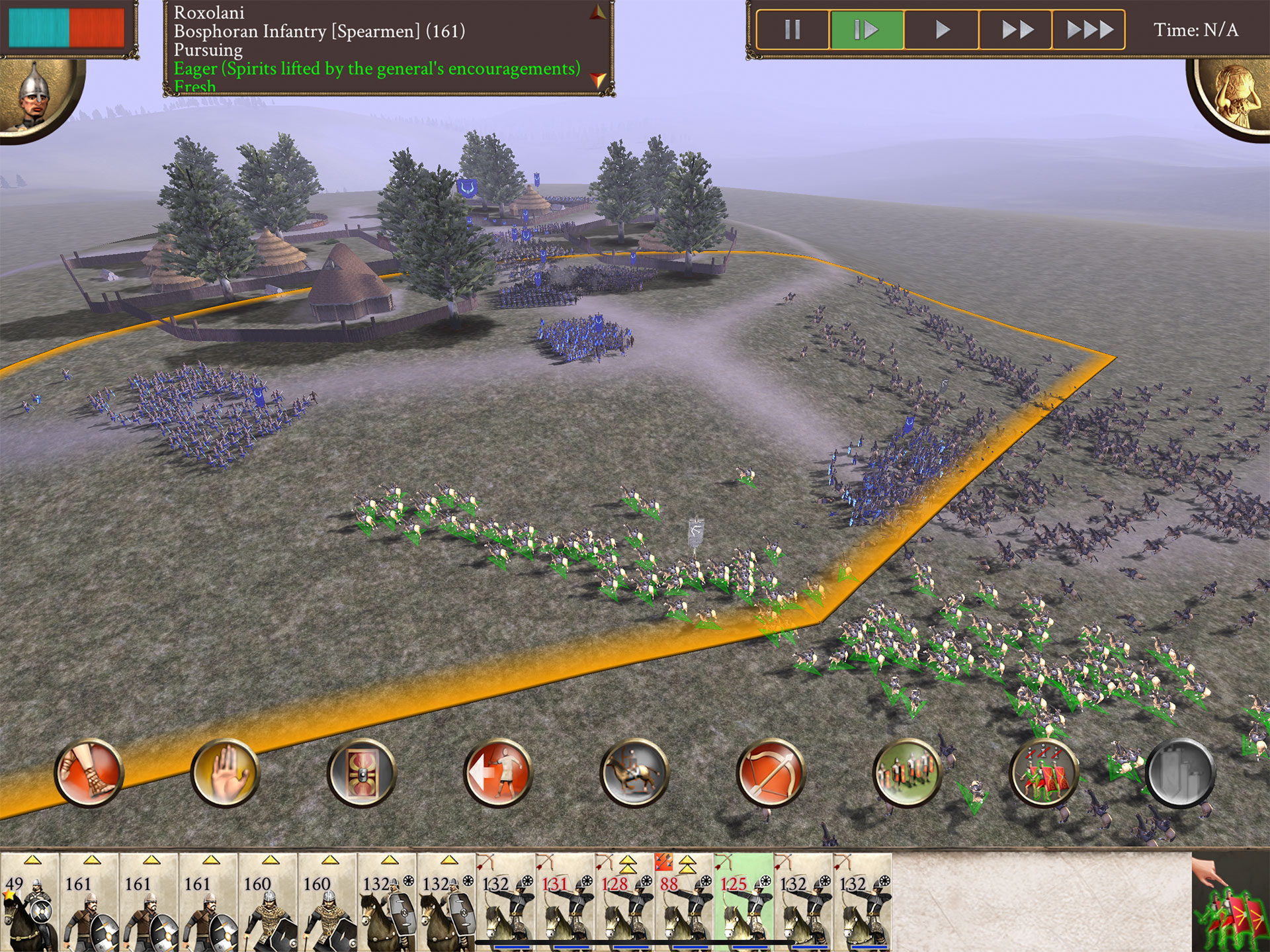Open group formations soldier-line icon
Image resolution: width=1270 pixels, height=952 pixels.
(x=907, y=773)
